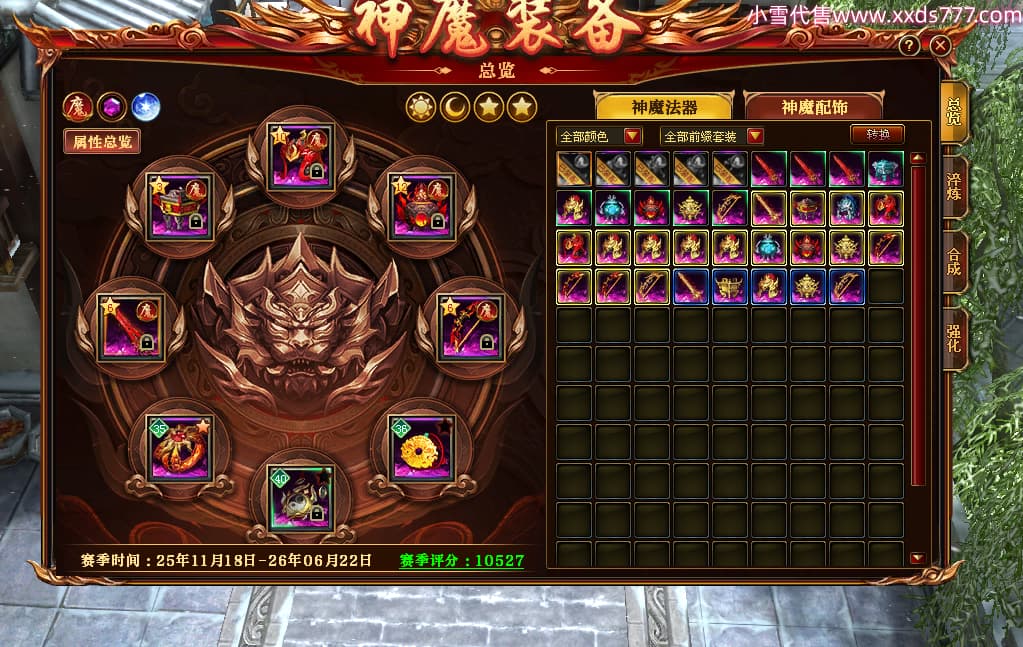Toggle the purple gem icon

[112, 106]
